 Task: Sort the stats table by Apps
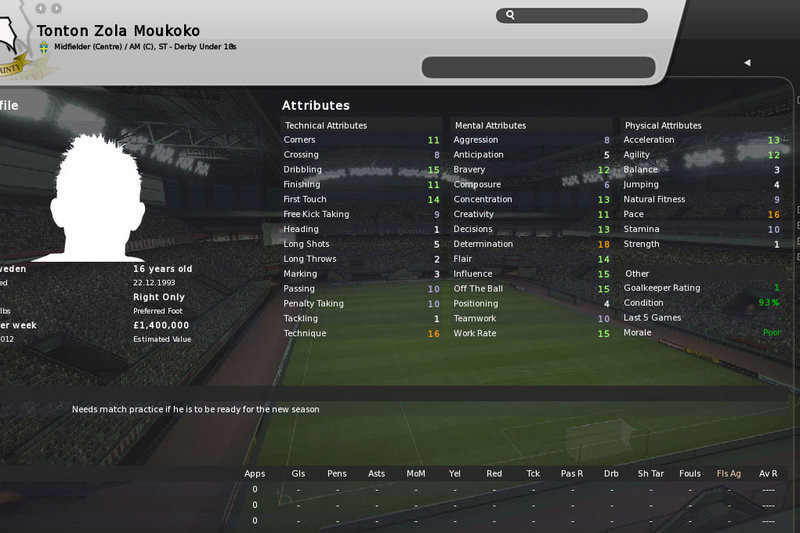point(255,473)
